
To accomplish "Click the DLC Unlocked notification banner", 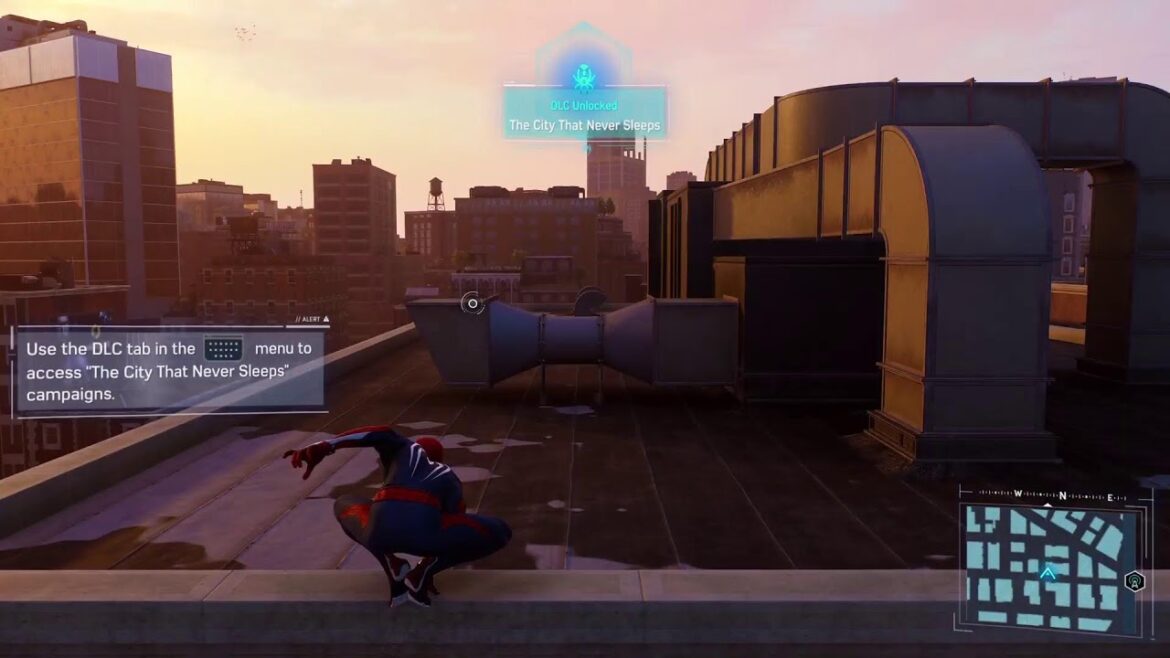I will 585,114.
